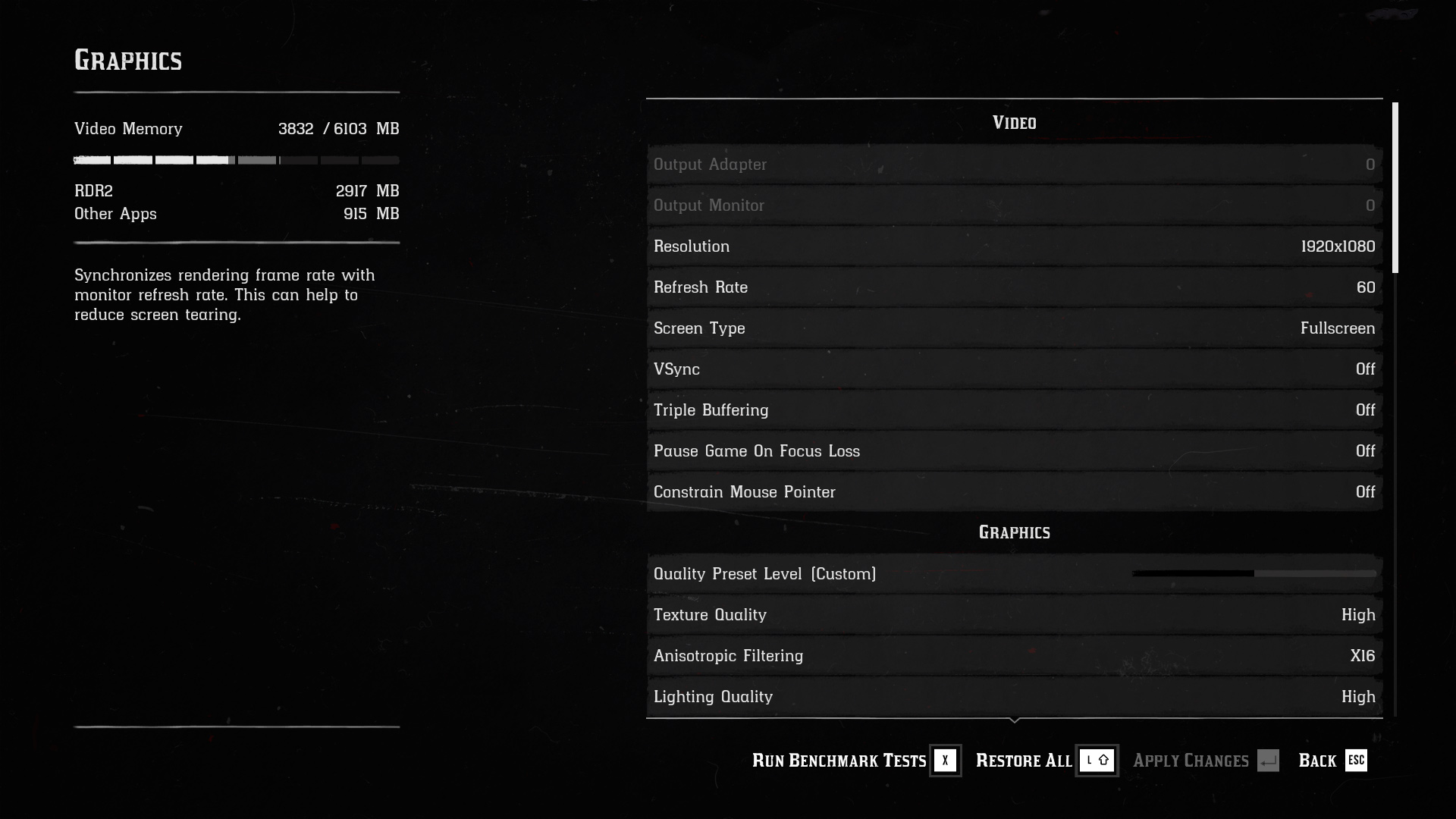Adjust the Quality Preset Level slider
The image size is (1456, 819).
coord(1254,574)
